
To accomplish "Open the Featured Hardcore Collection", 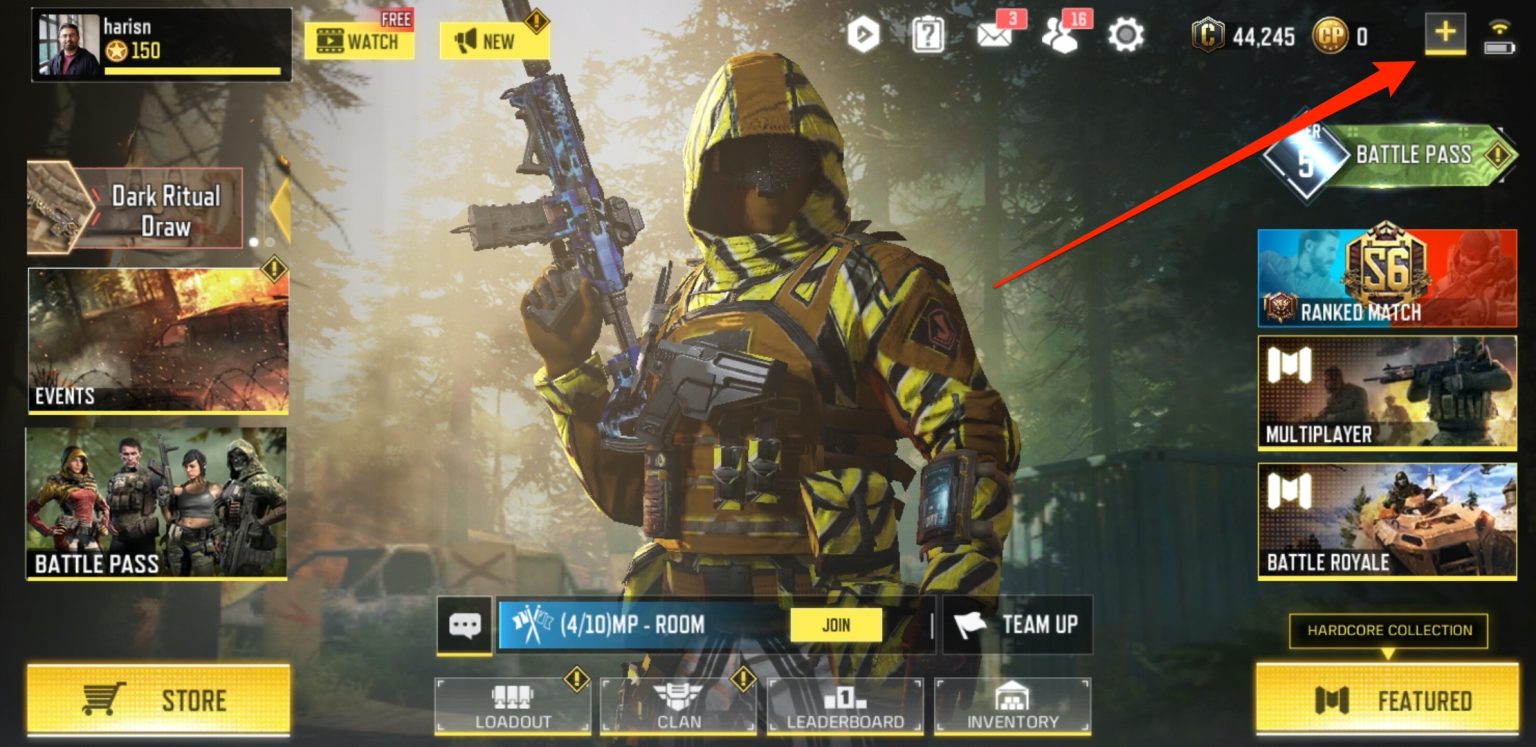I will (1386, 702).
